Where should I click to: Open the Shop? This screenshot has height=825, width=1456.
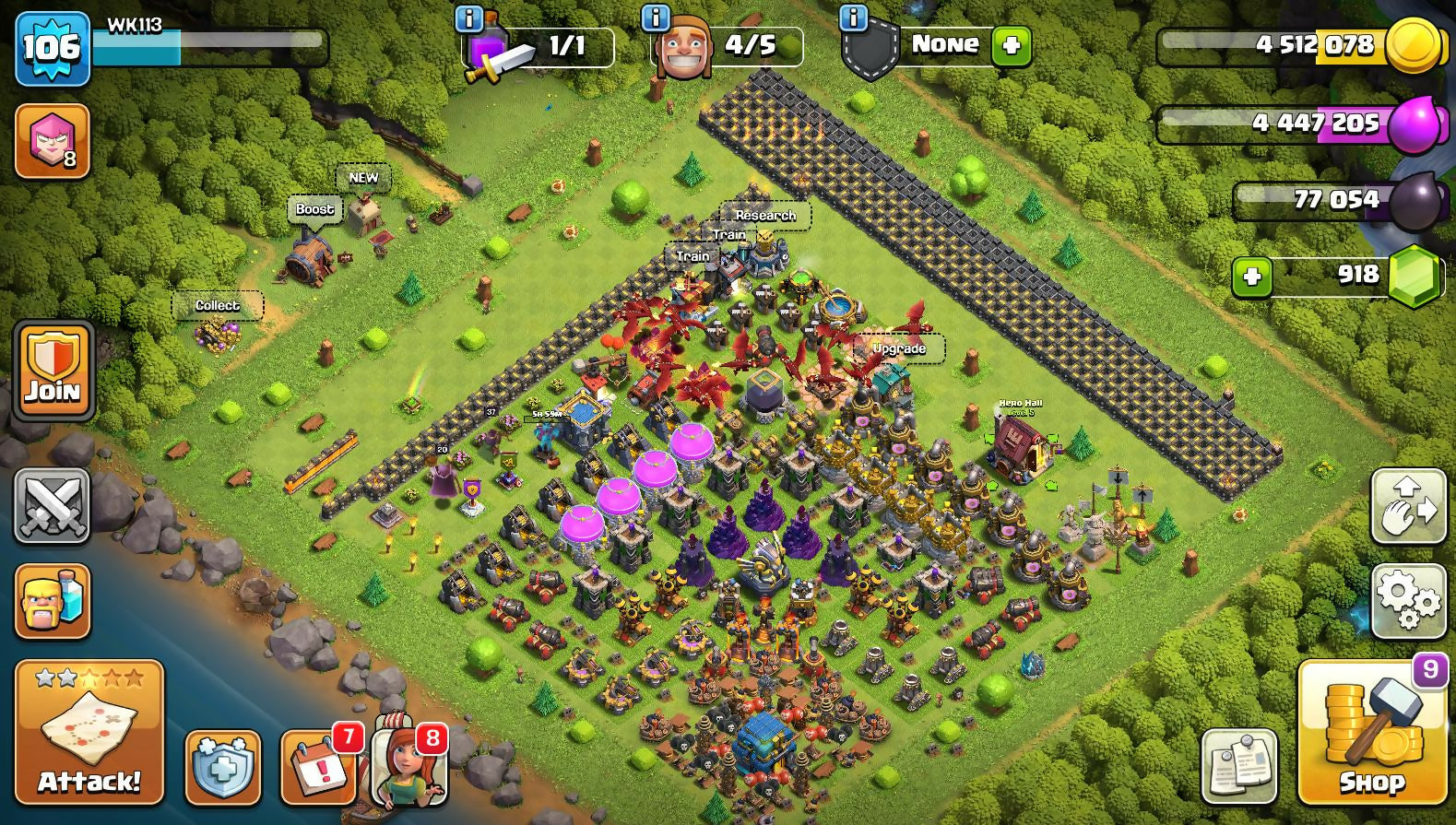click(1371, 732)
